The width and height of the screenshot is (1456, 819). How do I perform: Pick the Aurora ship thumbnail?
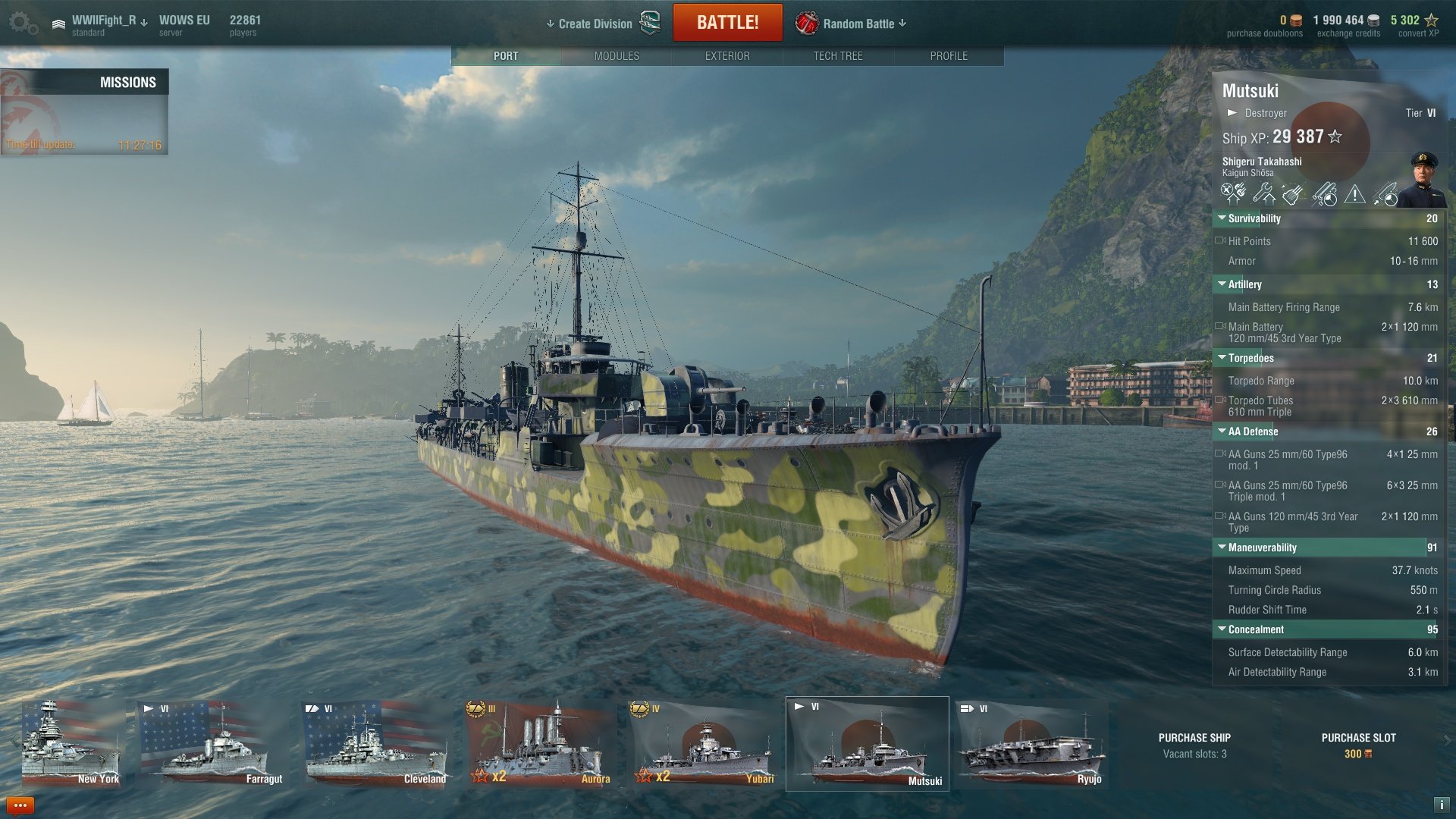click(x=540, y=743)
